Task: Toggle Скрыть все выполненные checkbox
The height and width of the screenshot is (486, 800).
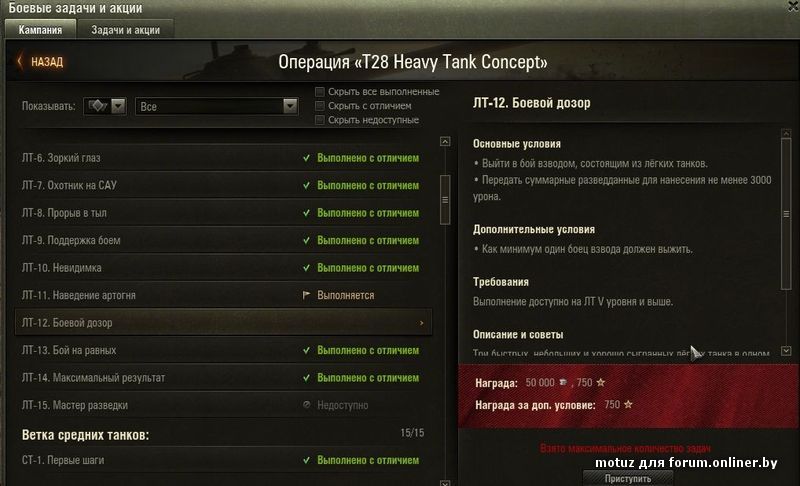Action: (320, 92)
